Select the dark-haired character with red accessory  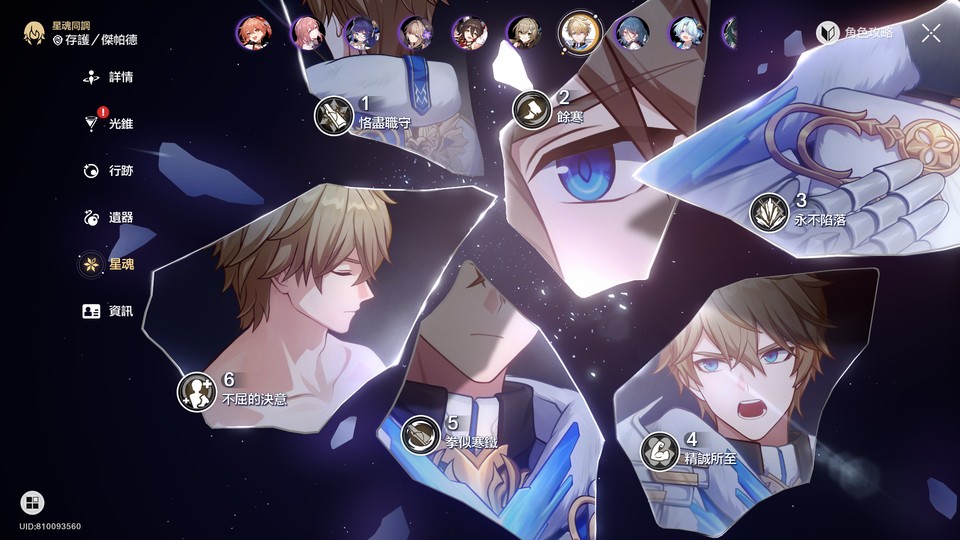tap(468, 33)
